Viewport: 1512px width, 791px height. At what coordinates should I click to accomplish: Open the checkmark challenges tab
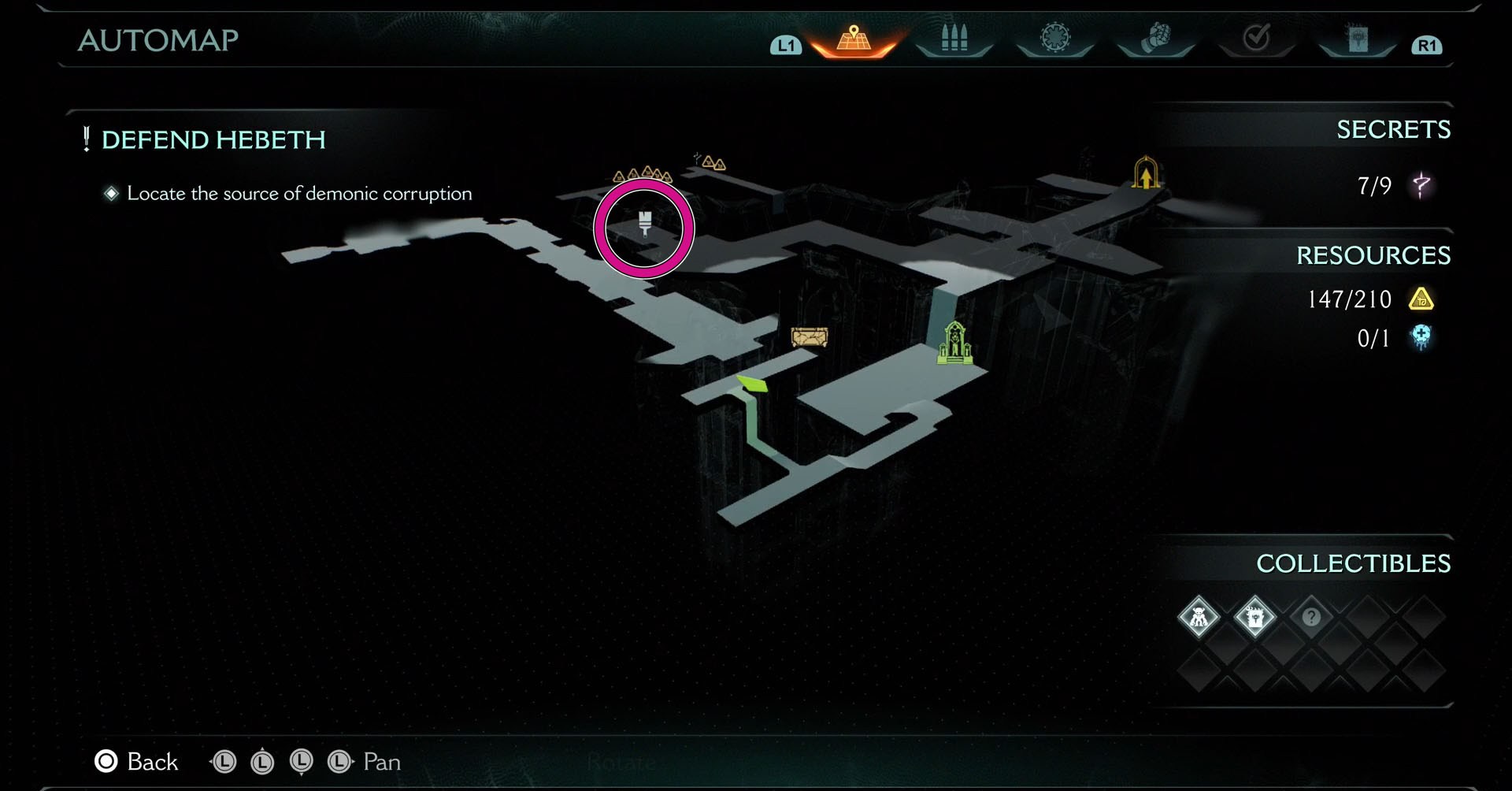click(x=1256, y=39)
